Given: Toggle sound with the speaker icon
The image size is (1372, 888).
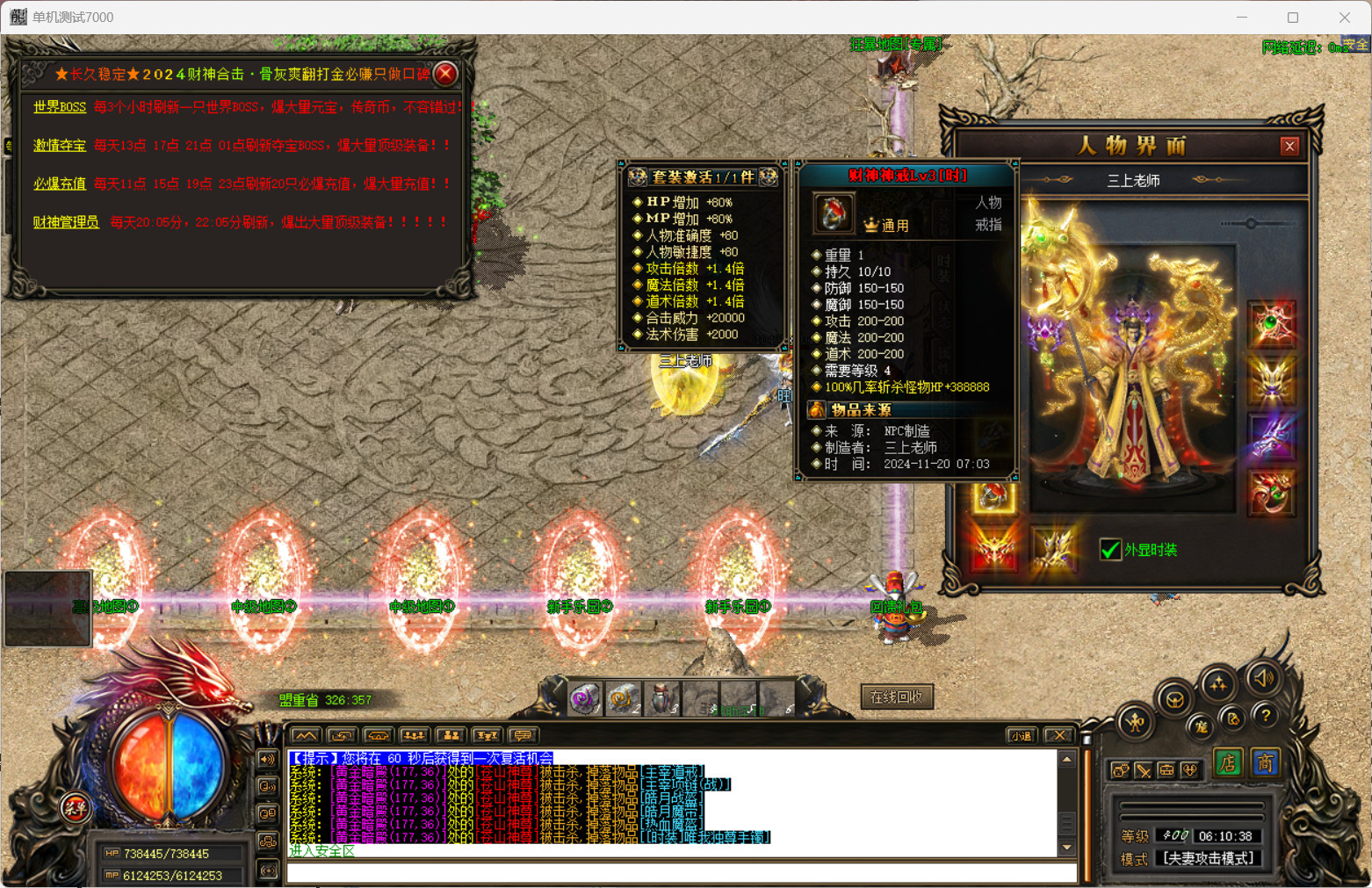Looking at the screenshot, I should (1263, 678).
